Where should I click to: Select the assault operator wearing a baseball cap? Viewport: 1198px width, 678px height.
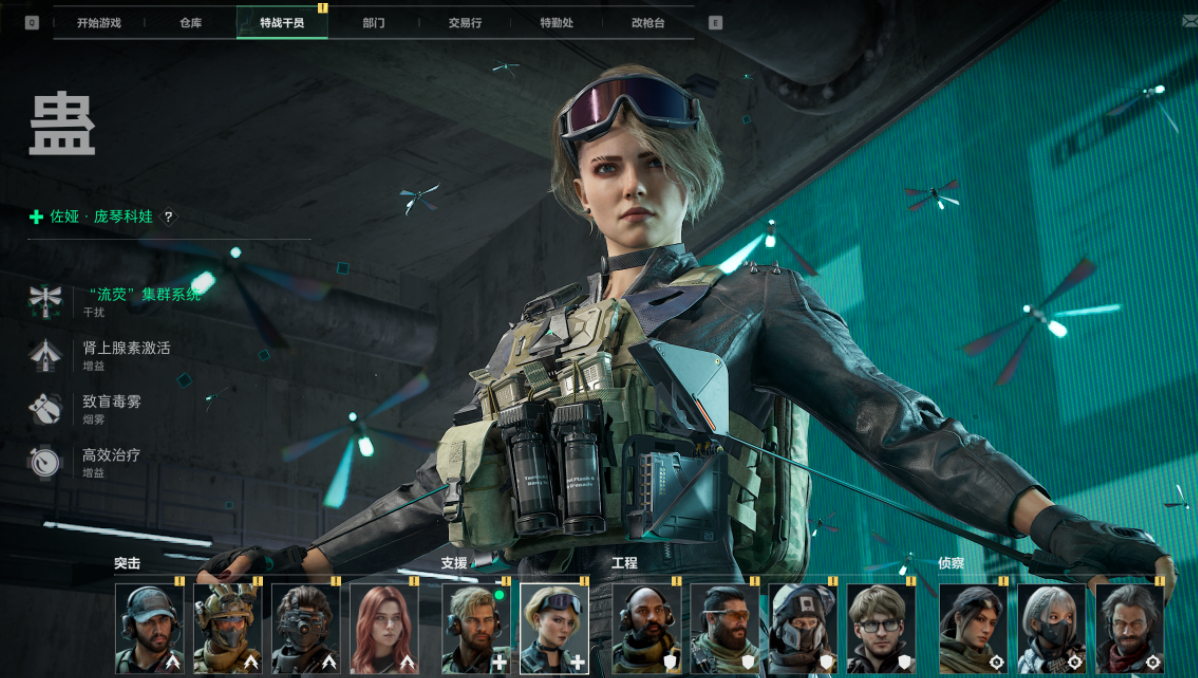click(149, 628)
